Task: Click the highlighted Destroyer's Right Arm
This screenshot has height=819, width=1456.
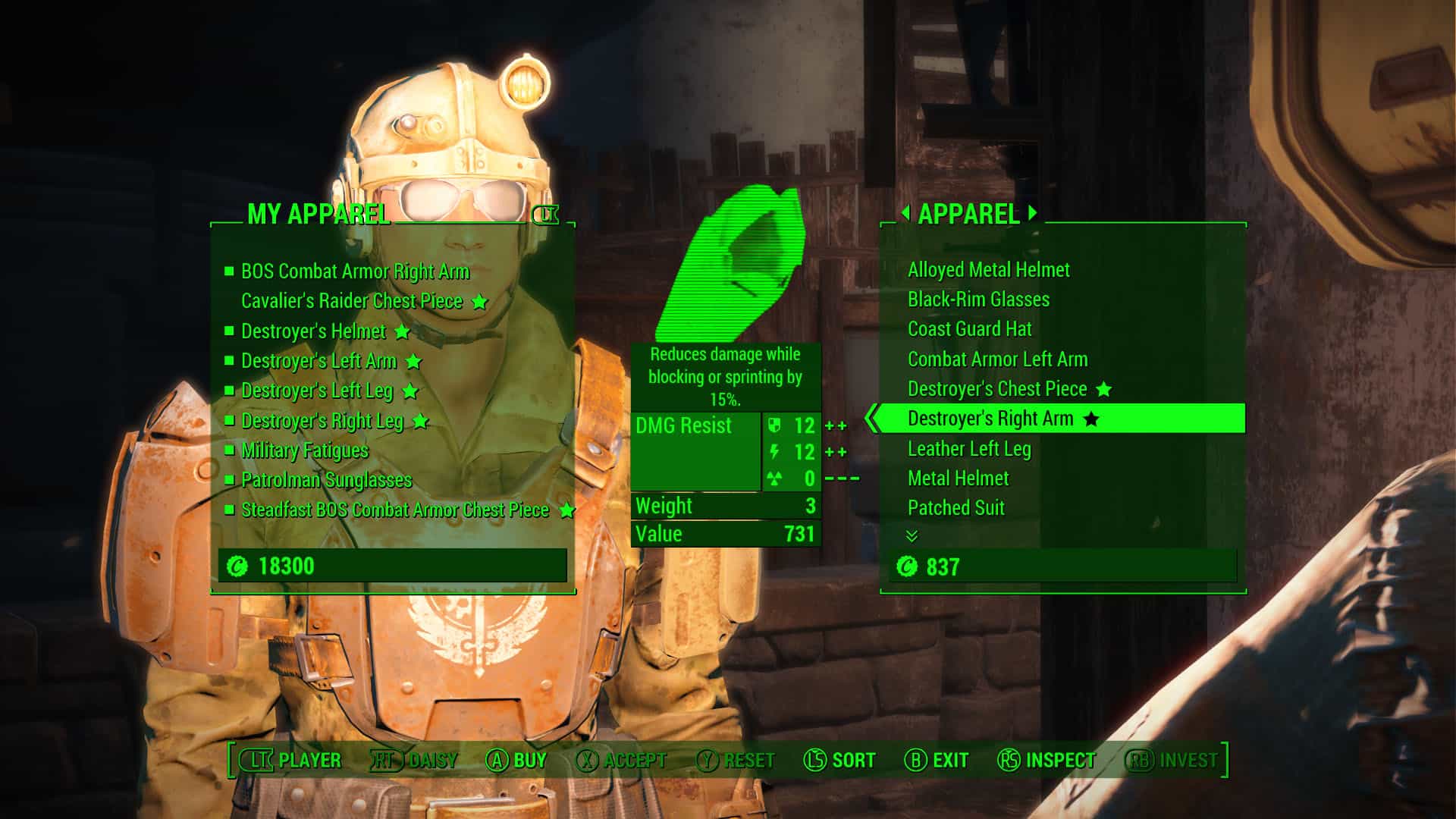Action: coord(990,419)
